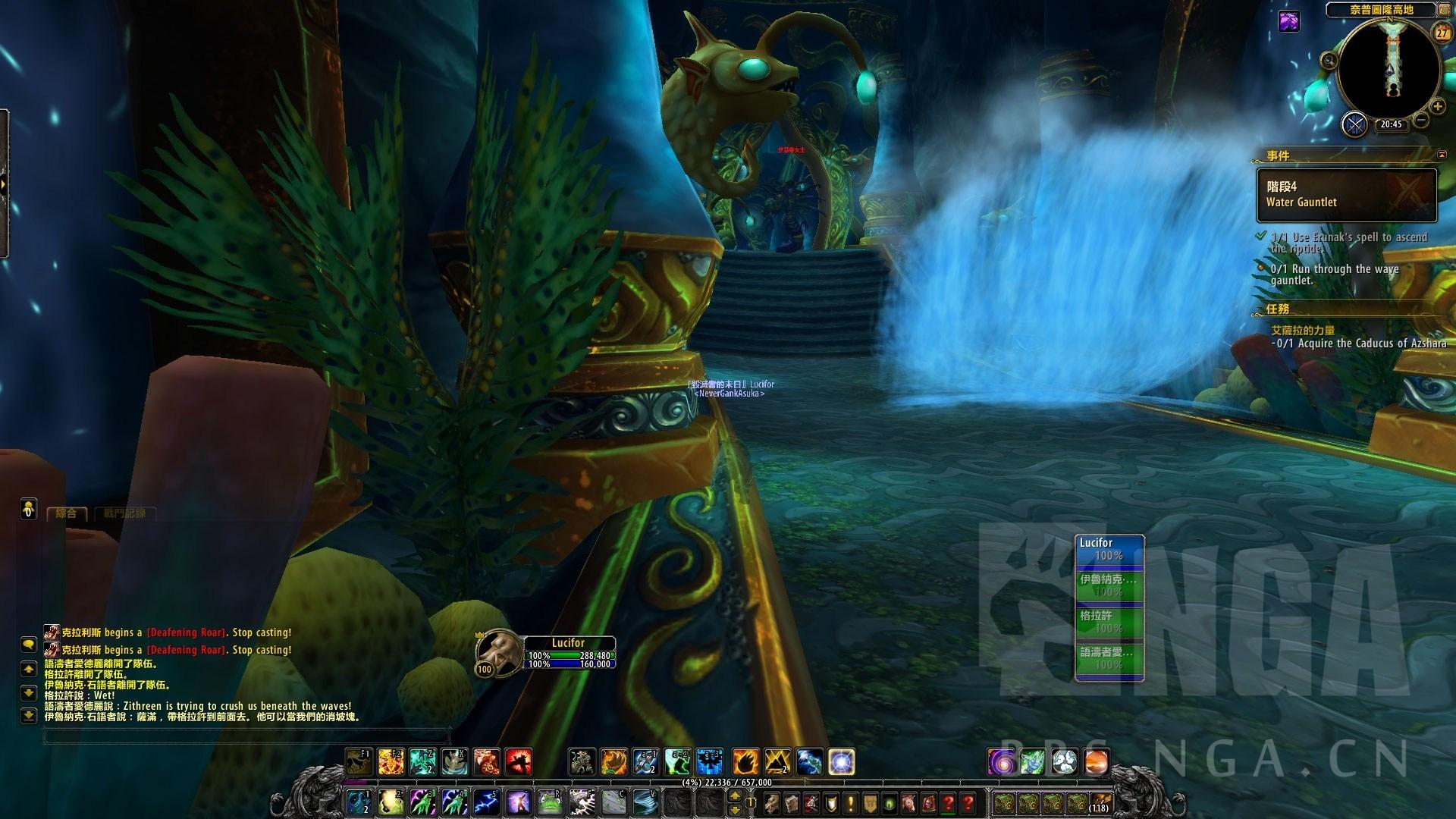This screenshot has height=819, width=1456.
Task: Switch to the 戰鬥記錄 chat tab
Action: point(124,513)
